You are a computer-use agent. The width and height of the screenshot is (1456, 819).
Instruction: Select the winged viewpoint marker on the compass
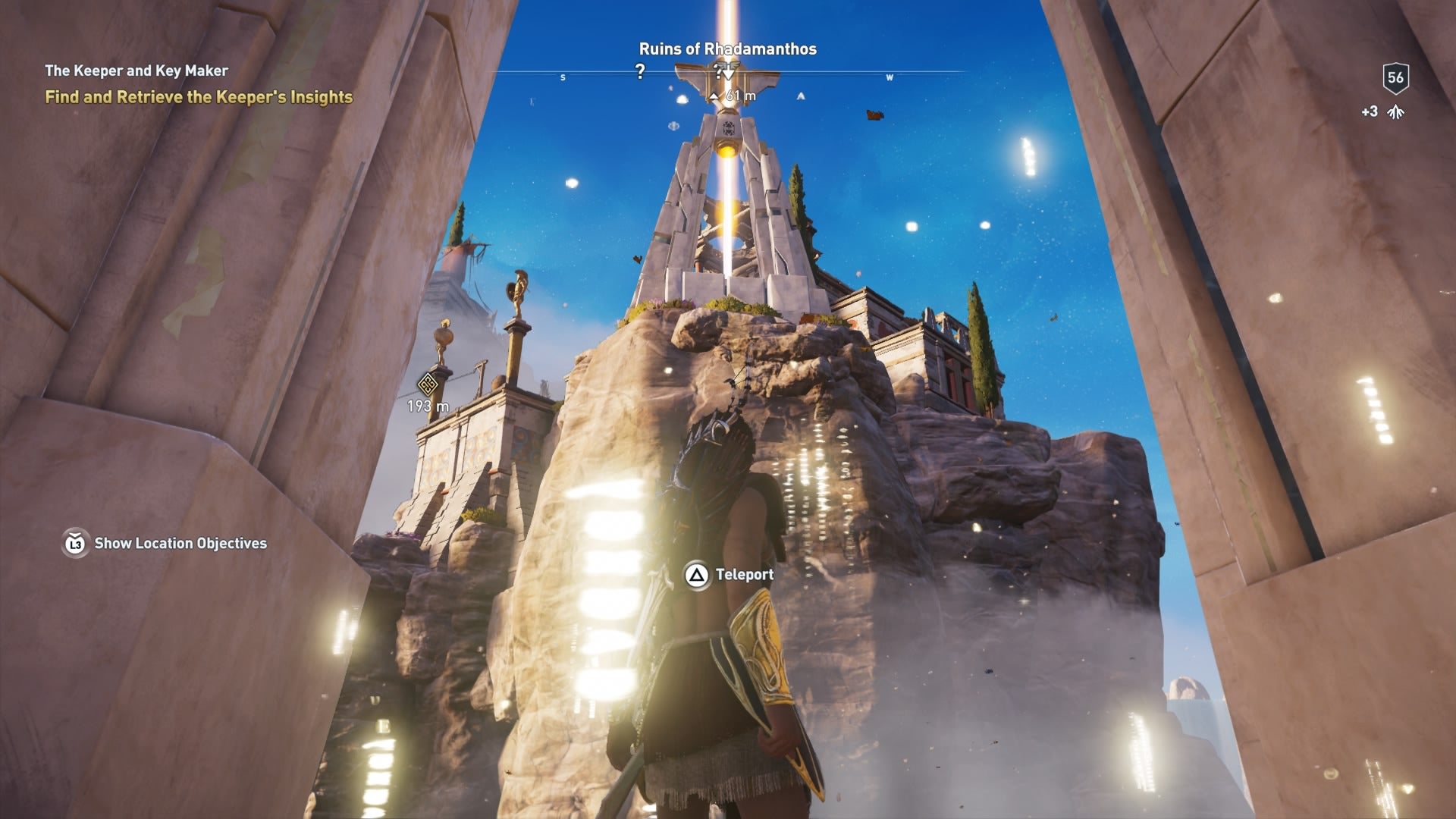[727, 74]
